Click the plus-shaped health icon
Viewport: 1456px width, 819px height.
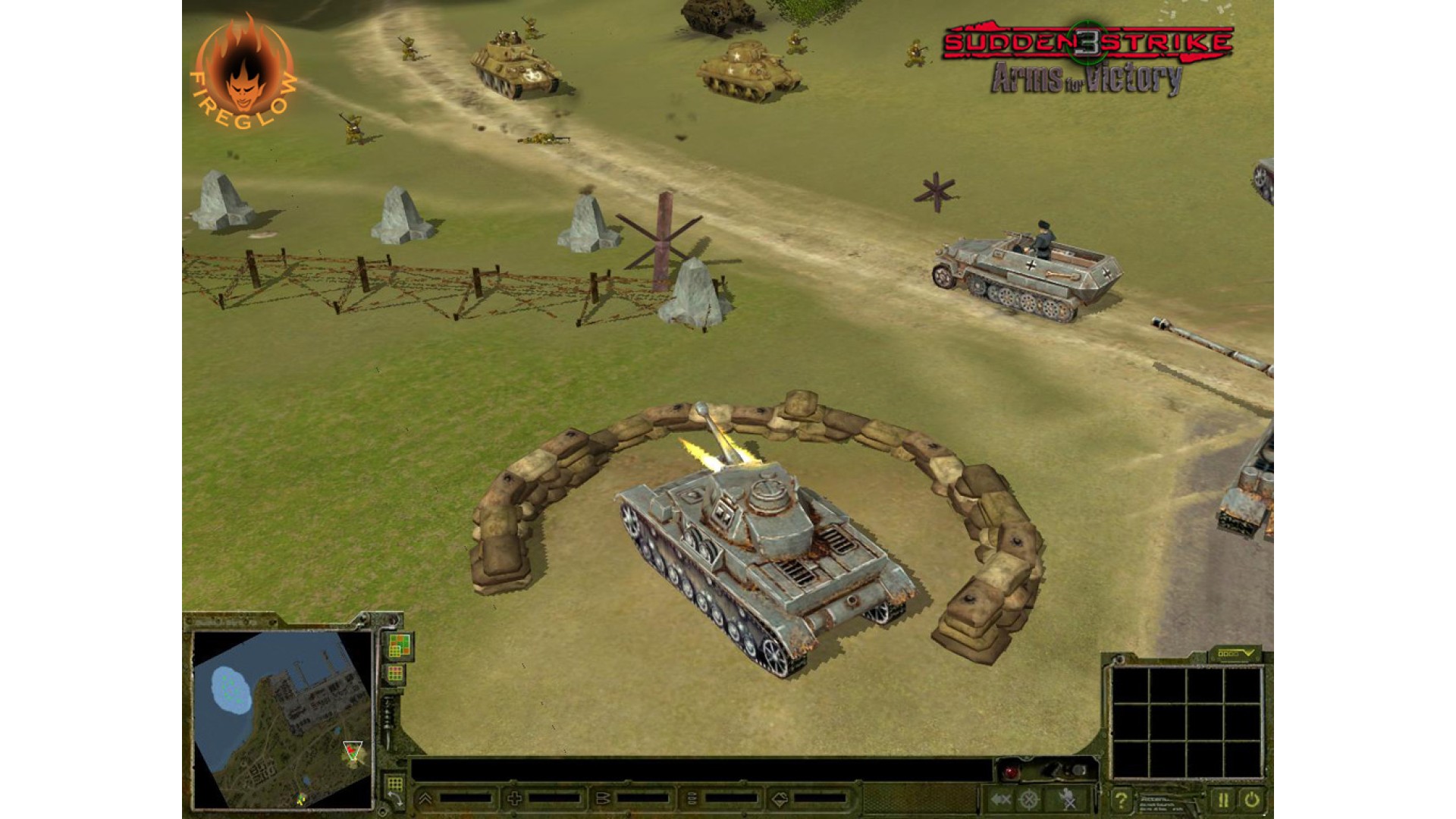pyautogui.click(x=514, y=799)
